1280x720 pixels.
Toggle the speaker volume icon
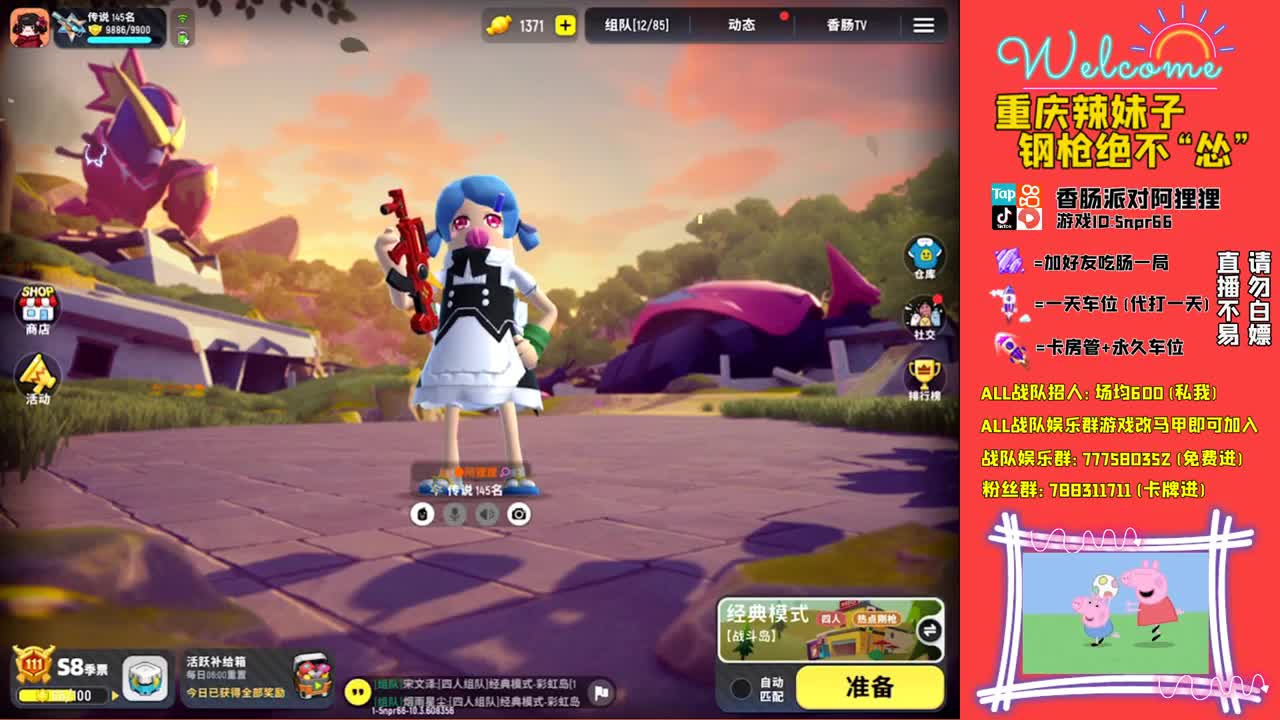(x=484, y=513)
